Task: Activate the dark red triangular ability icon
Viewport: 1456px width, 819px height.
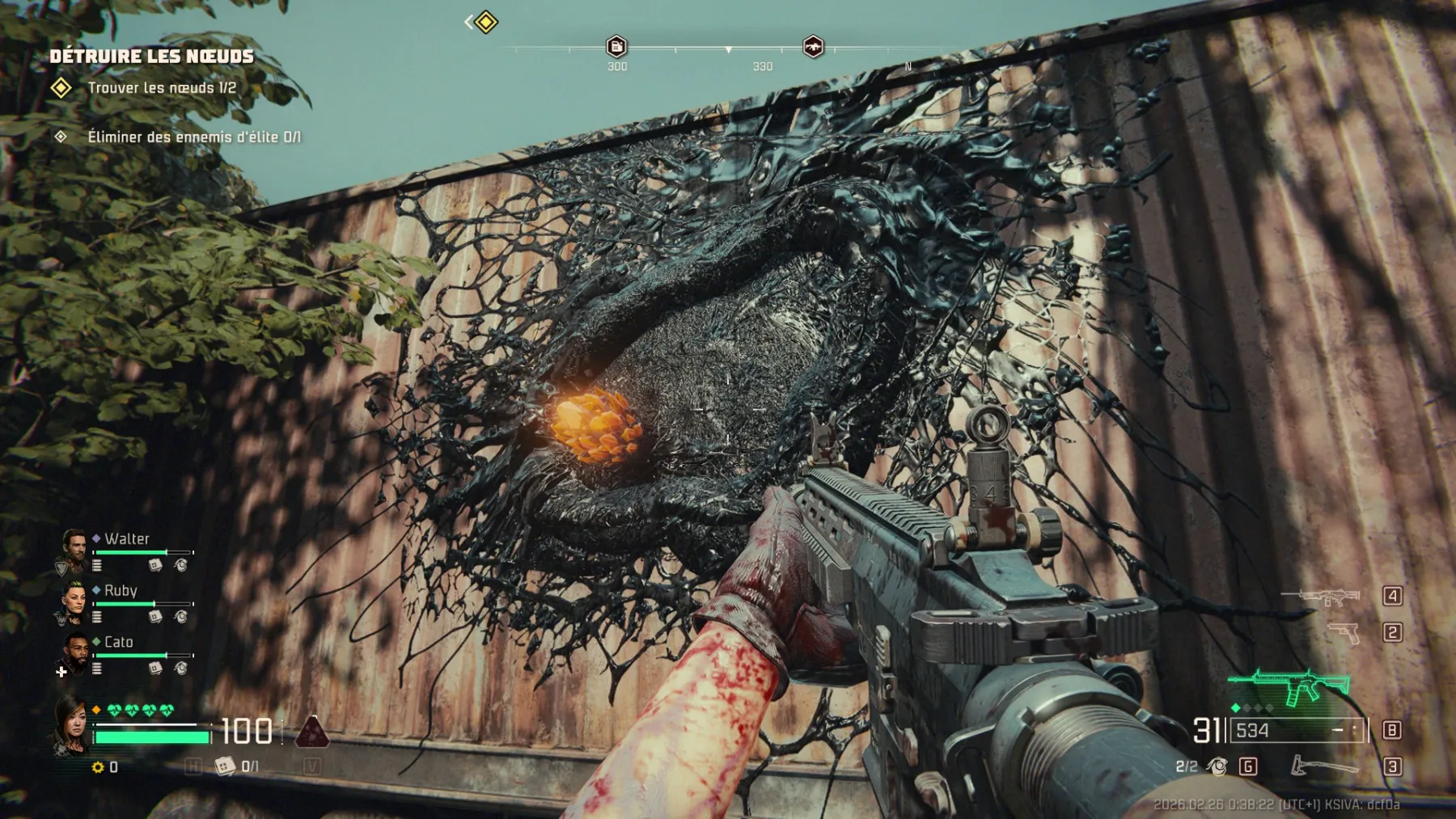Action: point(312,731)
